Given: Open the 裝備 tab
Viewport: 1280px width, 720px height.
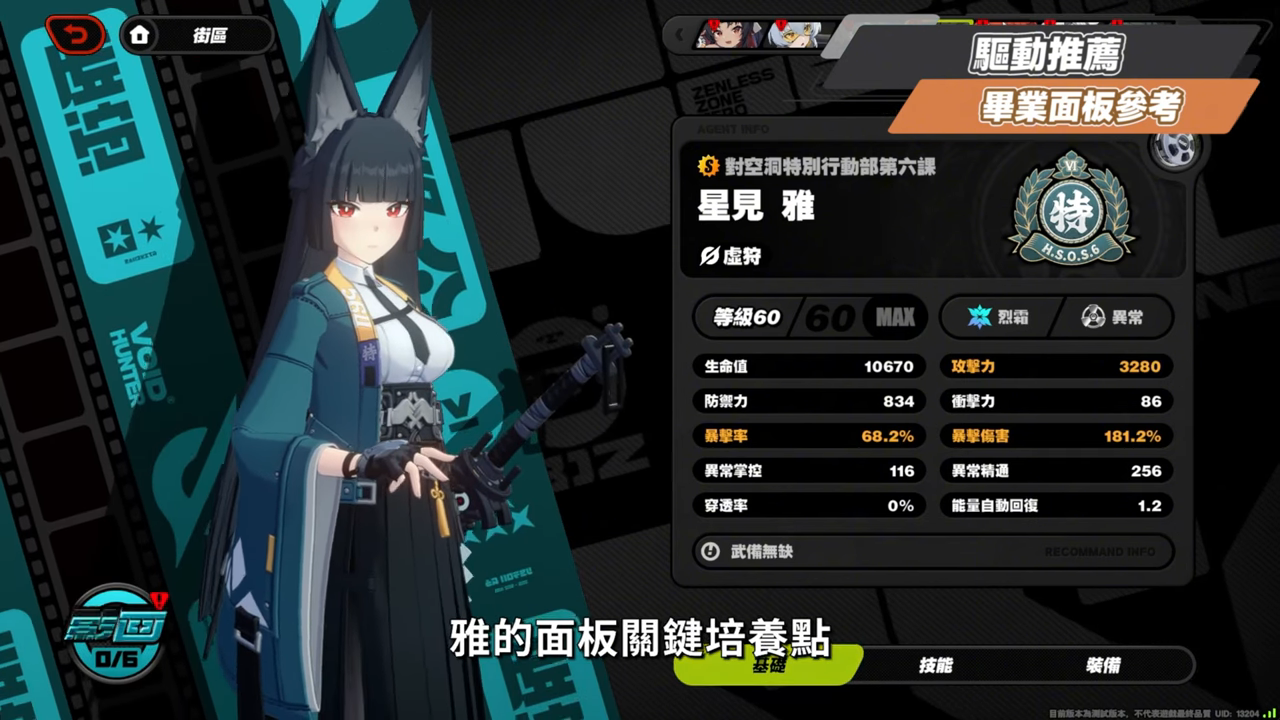Looking at the screenshot, I should point(1103,665).
